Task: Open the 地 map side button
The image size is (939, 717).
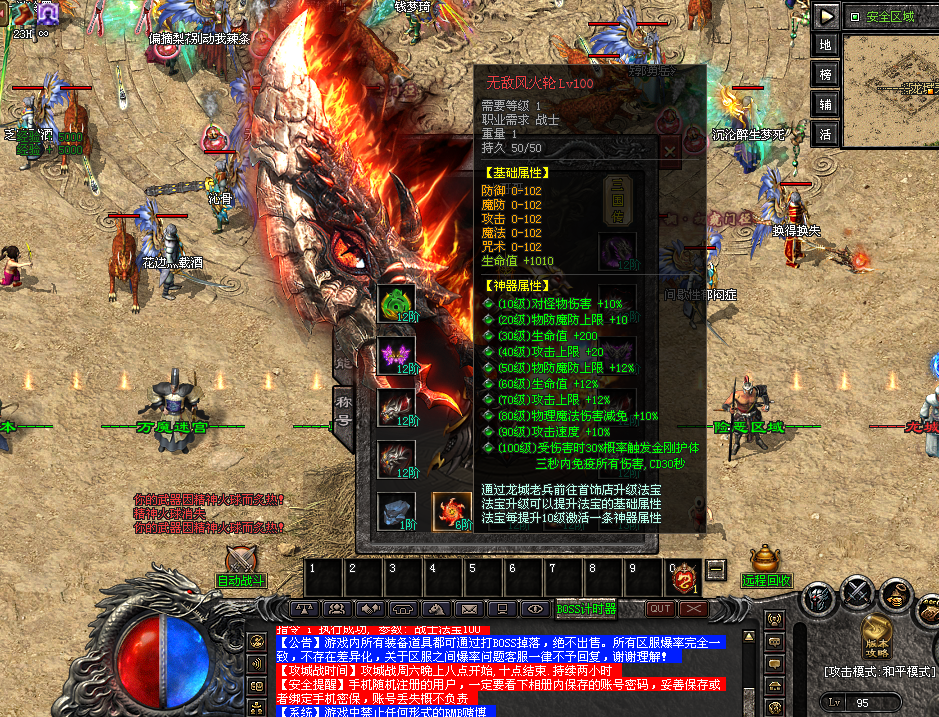Action: [826, 45]
